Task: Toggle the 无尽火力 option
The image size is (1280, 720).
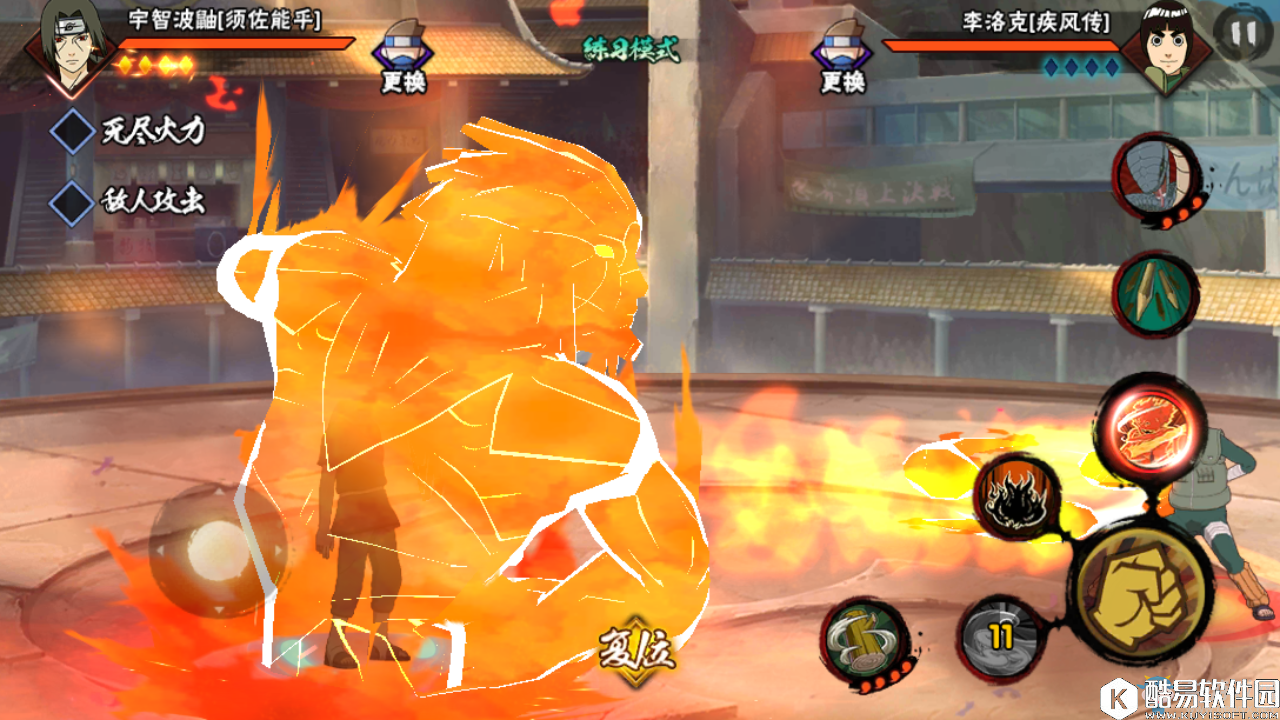Action: [x=73, y=132]
